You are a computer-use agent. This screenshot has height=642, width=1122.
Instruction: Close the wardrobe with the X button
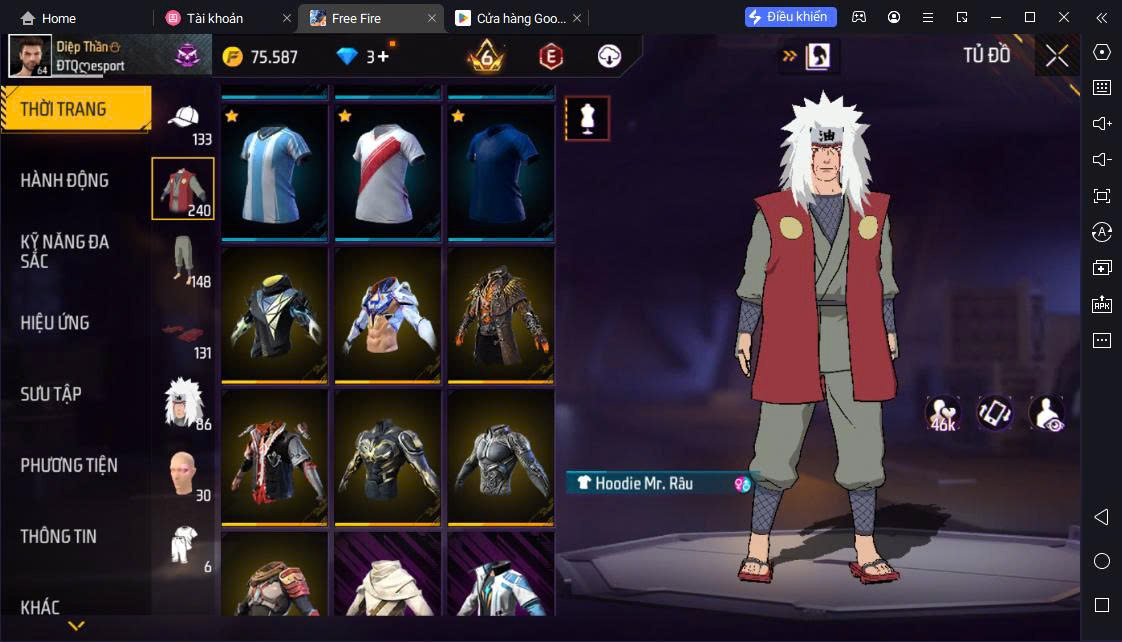click(x=1057, y=56)
